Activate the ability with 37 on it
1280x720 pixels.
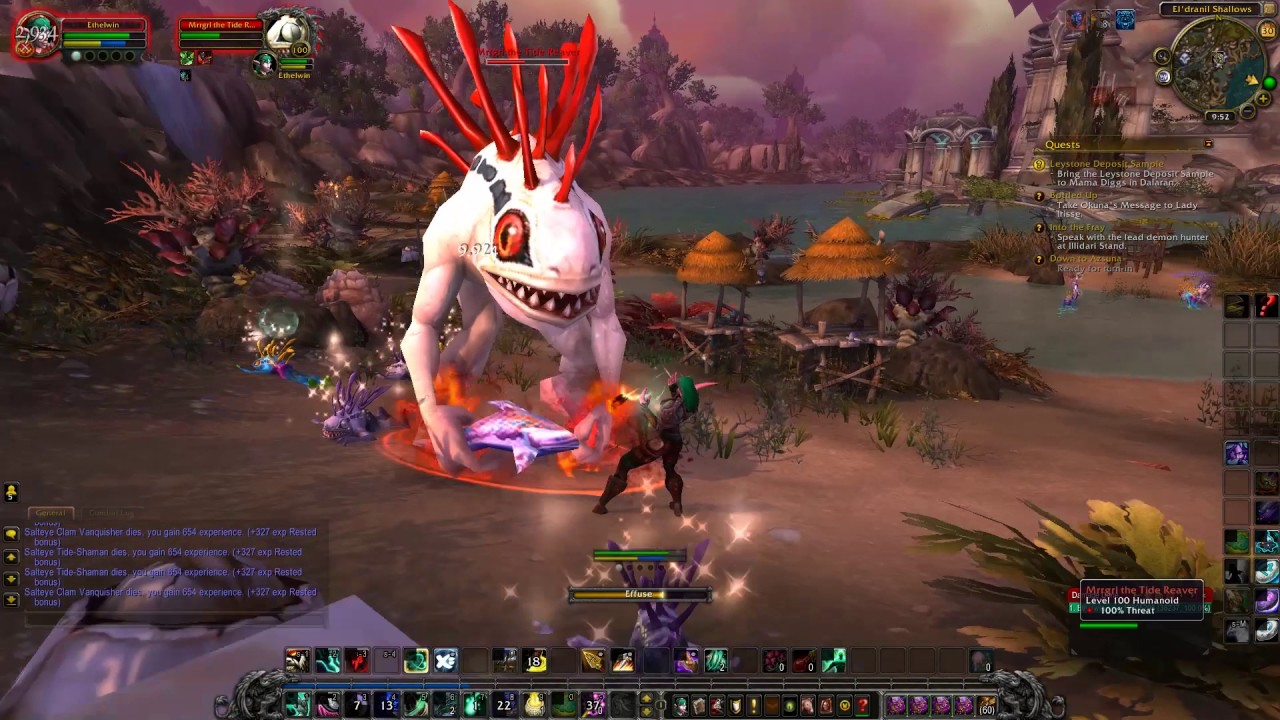594,706
